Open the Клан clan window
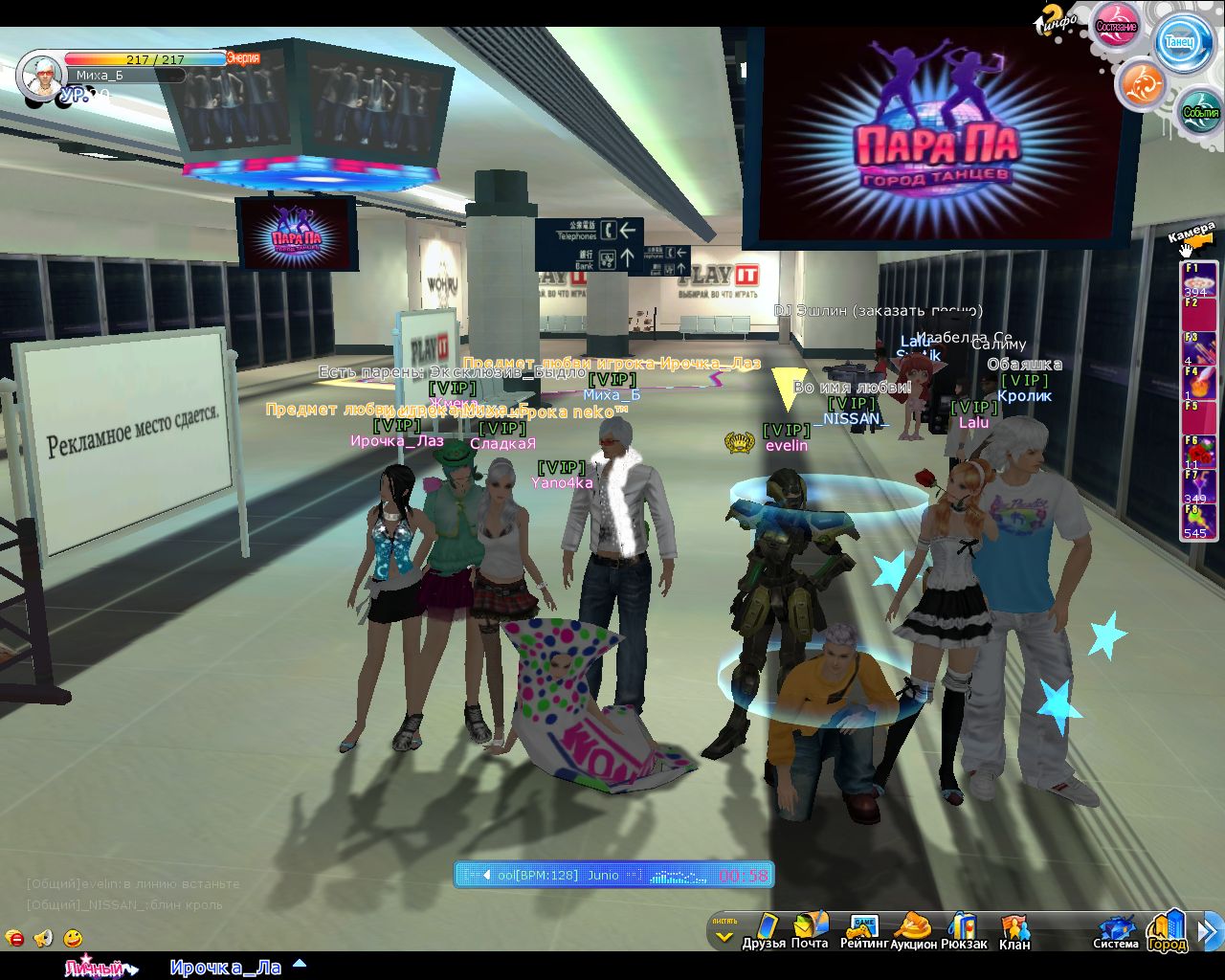The height and width of the screenshot is (980, 1225). (x=1013, y=931)
